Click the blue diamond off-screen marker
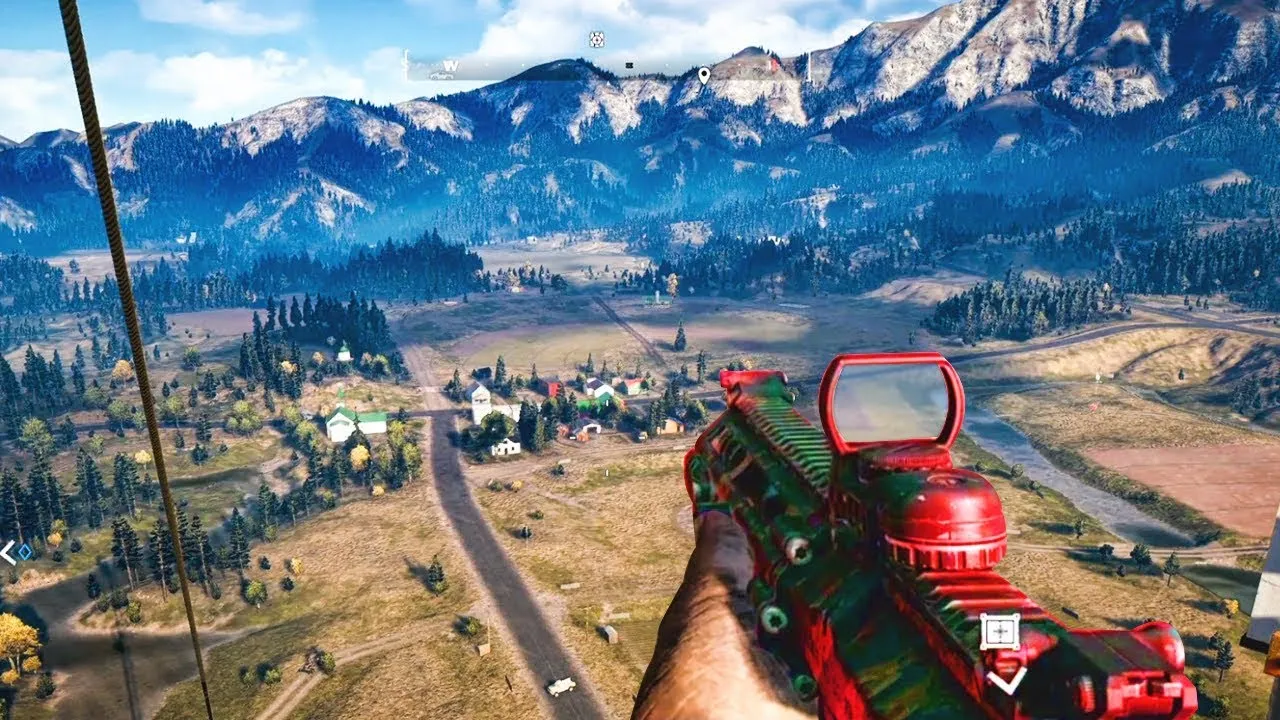Screen dimensions: 1280x720 (24, 550)
